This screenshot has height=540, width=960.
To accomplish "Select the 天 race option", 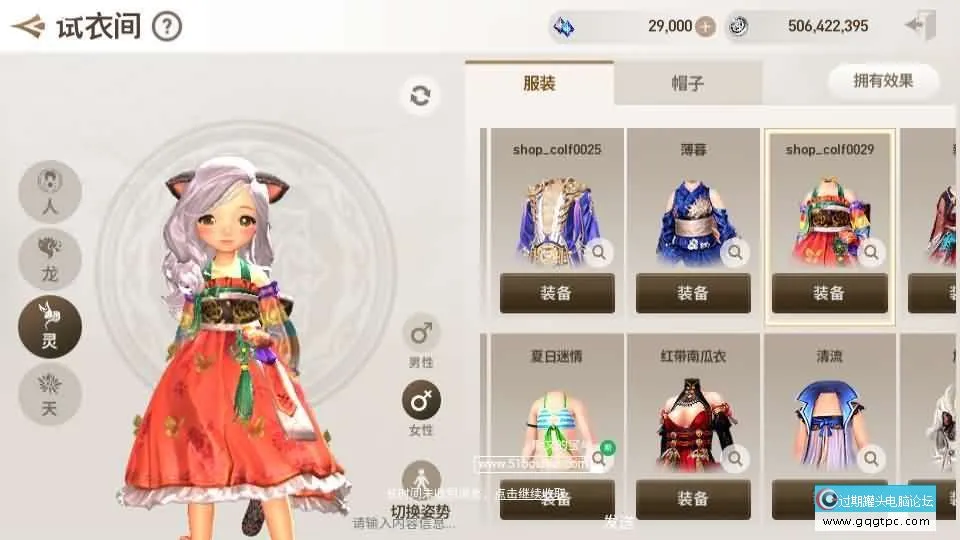I will pyautogui.click(x=50, y=392).
